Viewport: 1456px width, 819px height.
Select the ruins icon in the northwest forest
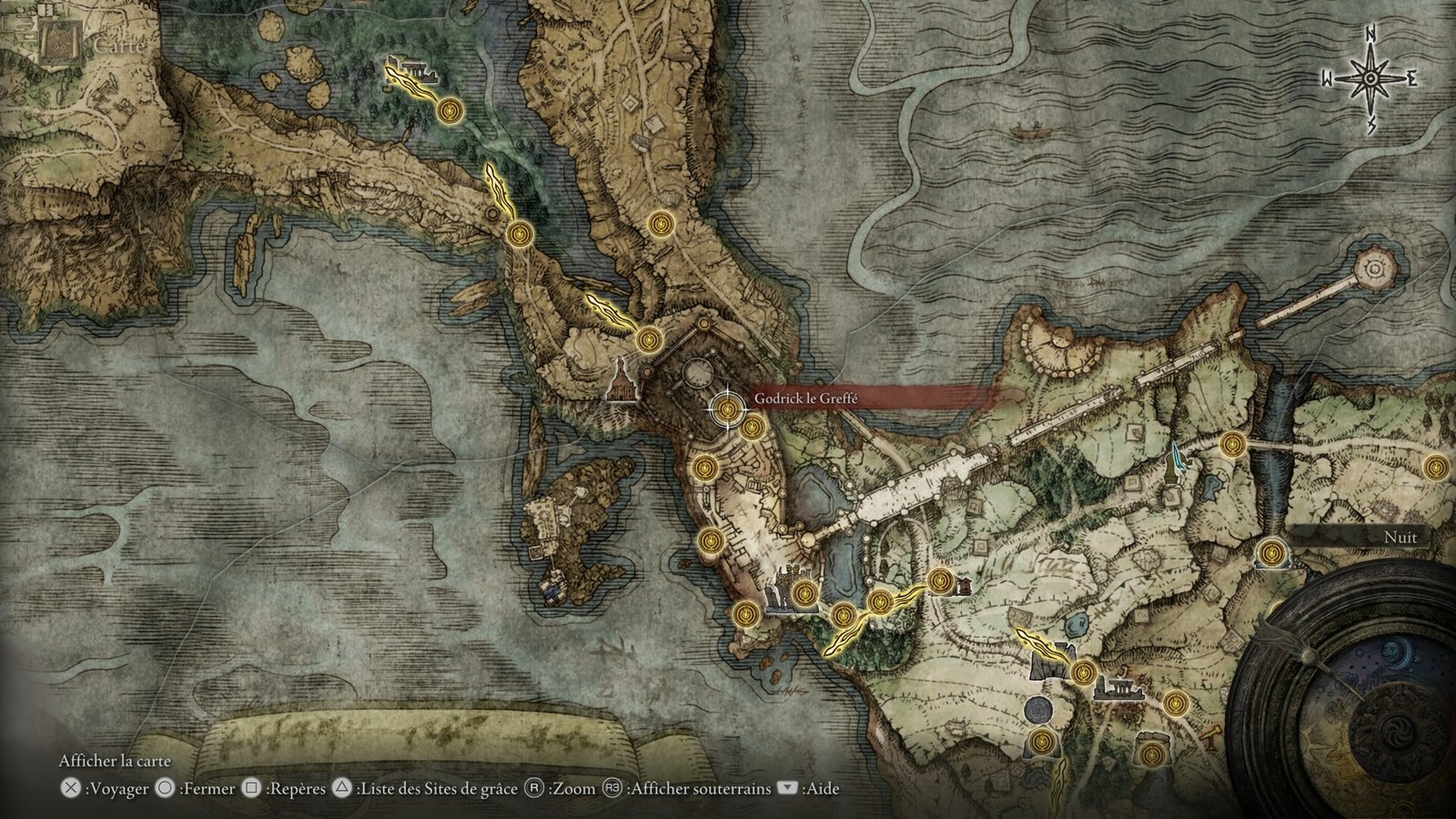pos(407,70)
